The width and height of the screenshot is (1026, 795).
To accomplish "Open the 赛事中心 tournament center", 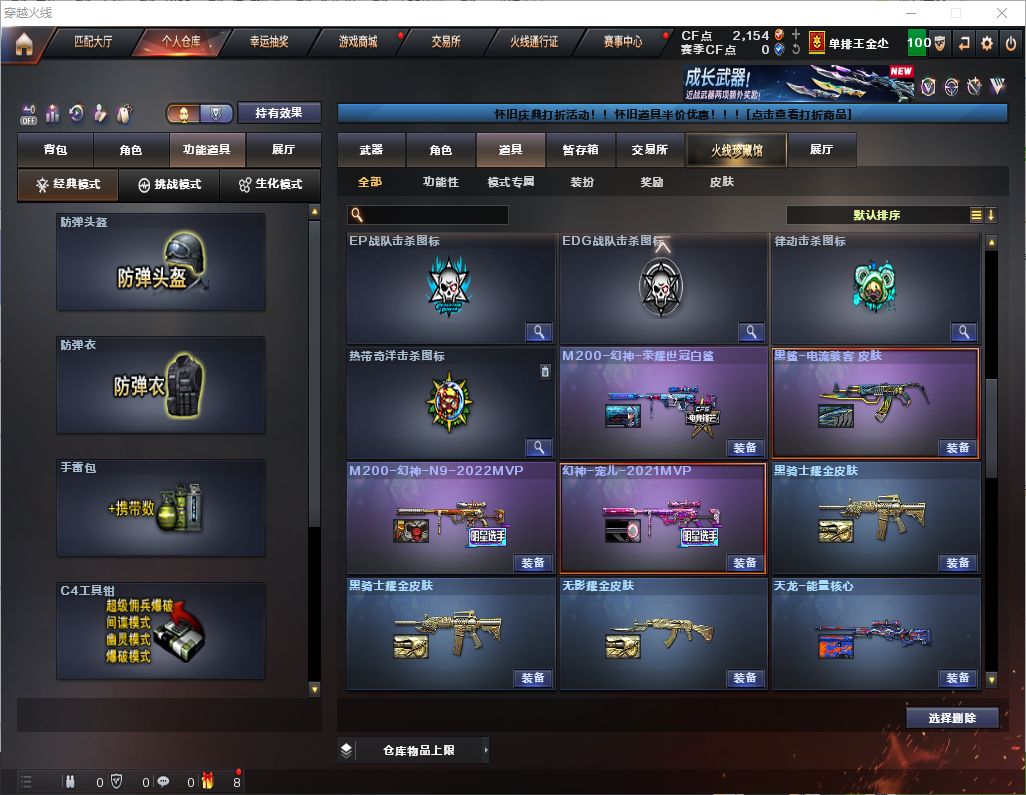I will (x=622, y=42).
